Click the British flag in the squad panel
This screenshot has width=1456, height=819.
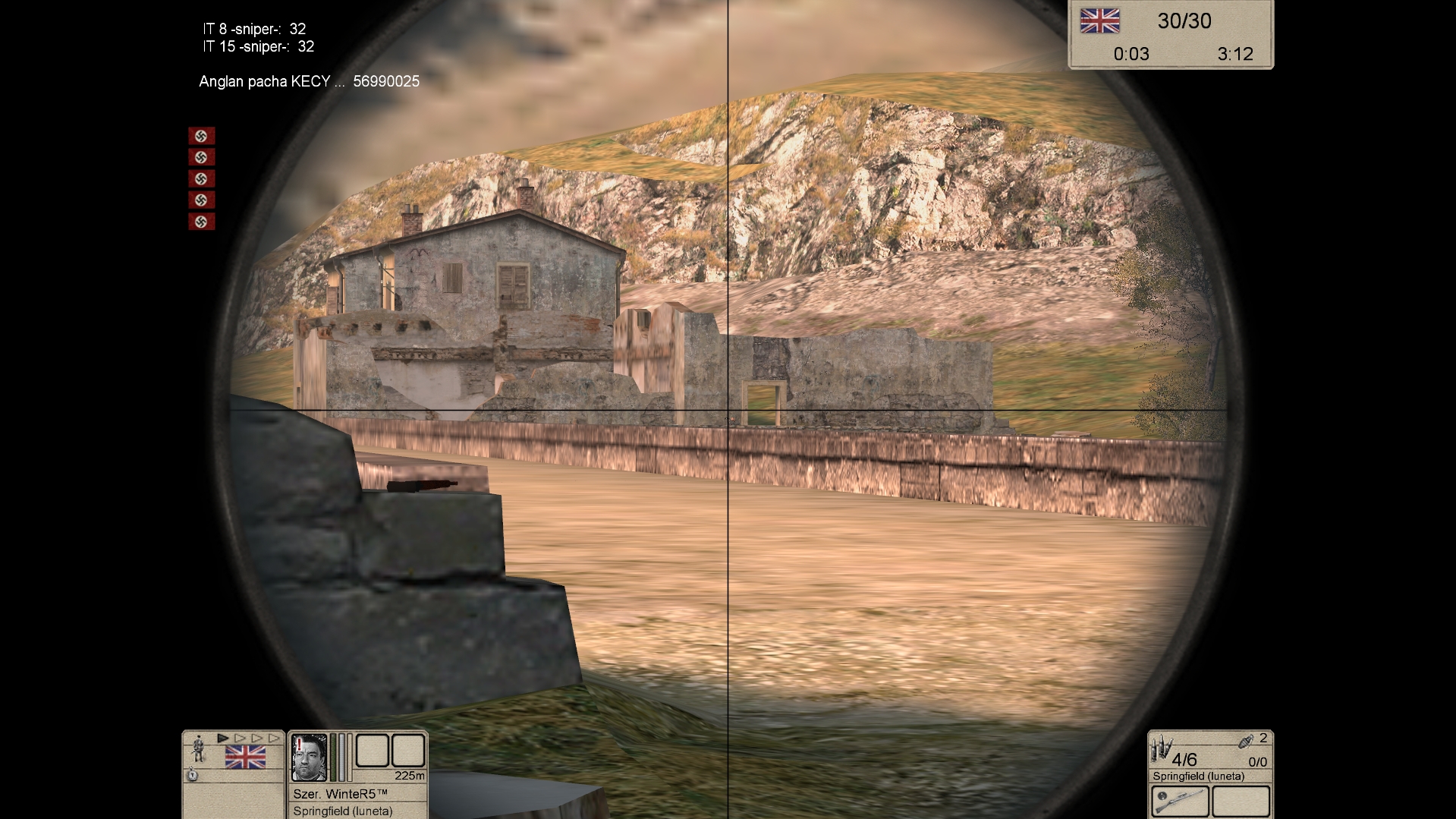point(245,758)
